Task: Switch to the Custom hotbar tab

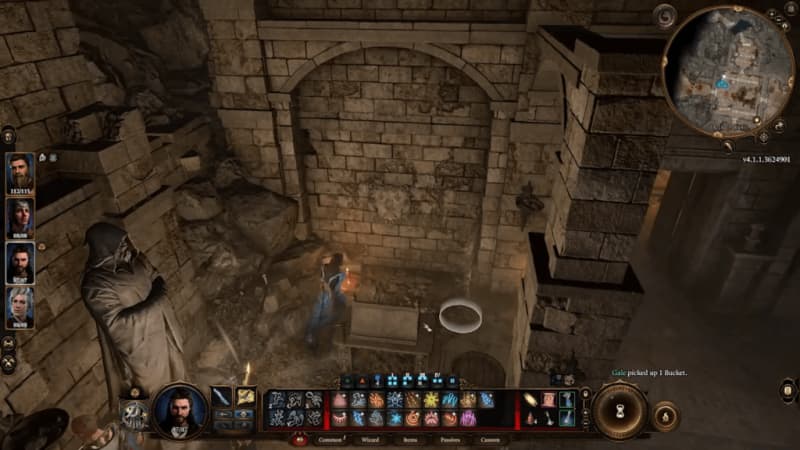Action: point(490,439)
